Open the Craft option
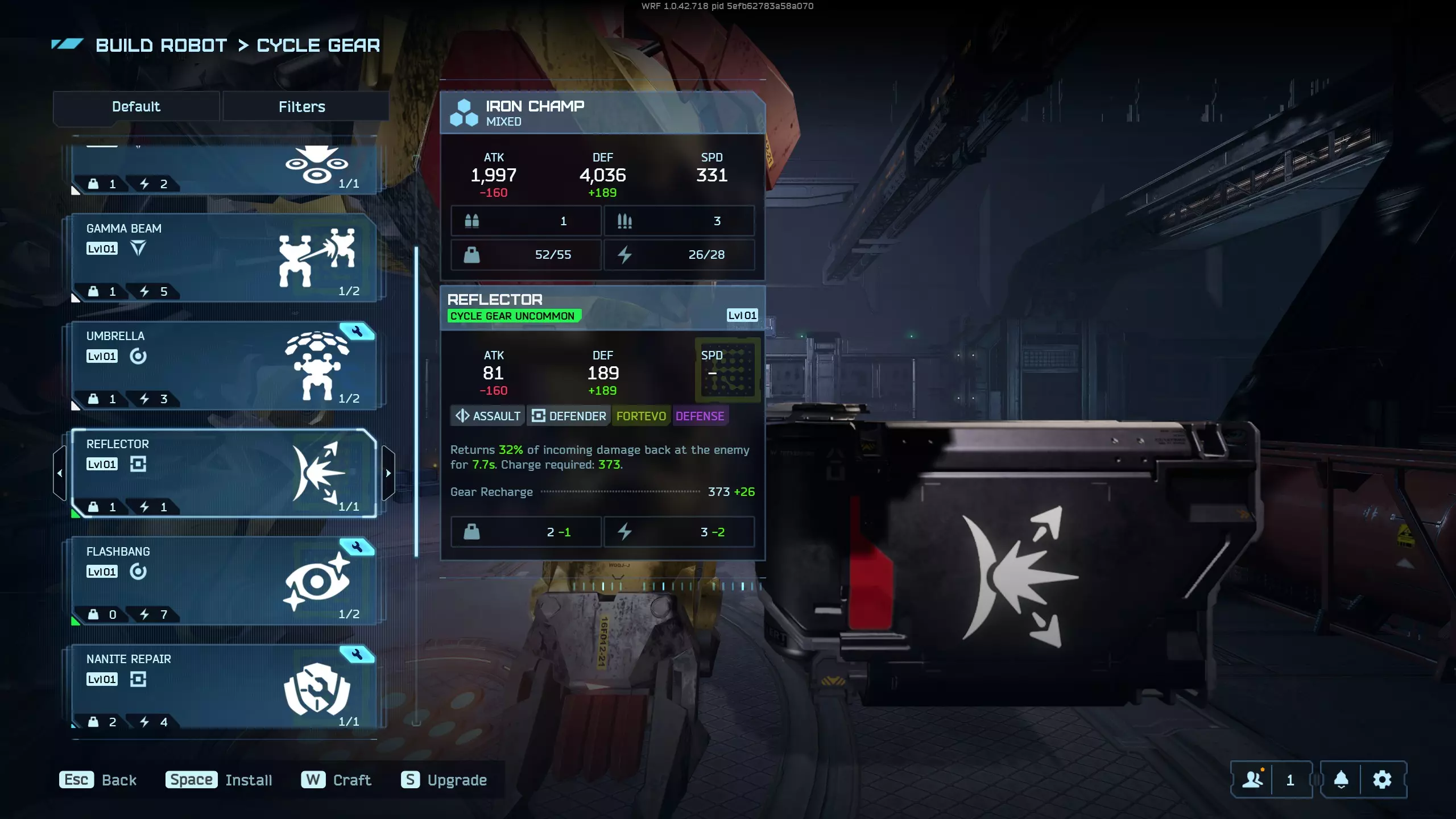The height and width of the screenshot is (819, 1456). 336,780
